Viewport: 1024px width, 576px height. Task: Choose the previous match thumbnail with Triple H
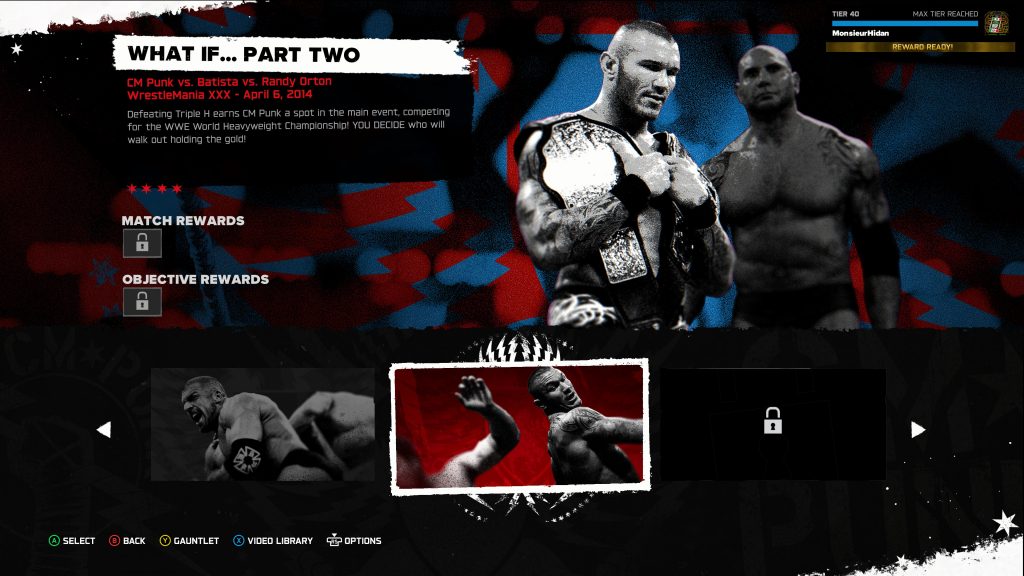[x=263, y=425]
